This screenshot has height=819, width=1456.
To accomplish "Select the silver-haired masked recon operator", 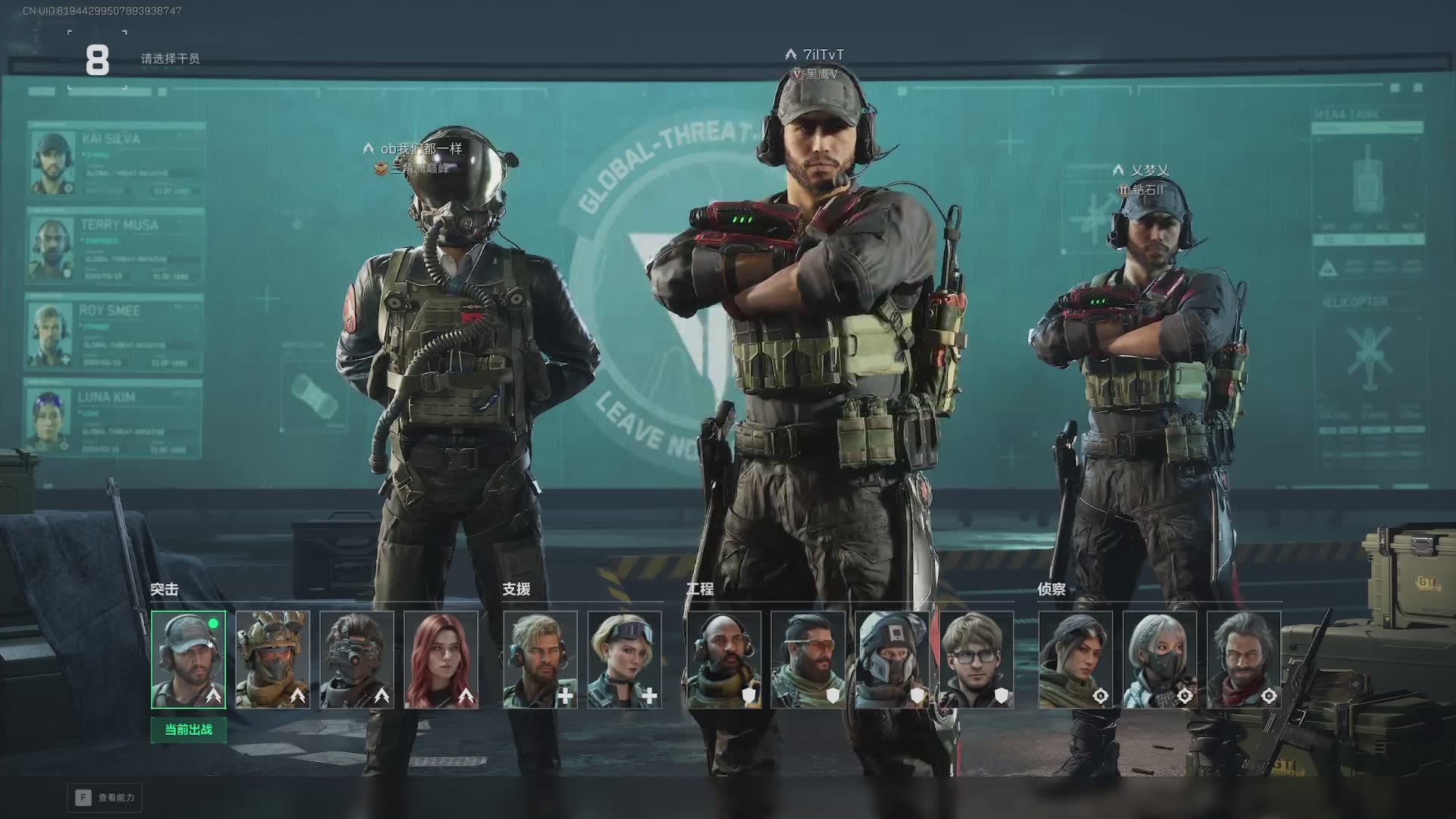I will [1159, 660].
